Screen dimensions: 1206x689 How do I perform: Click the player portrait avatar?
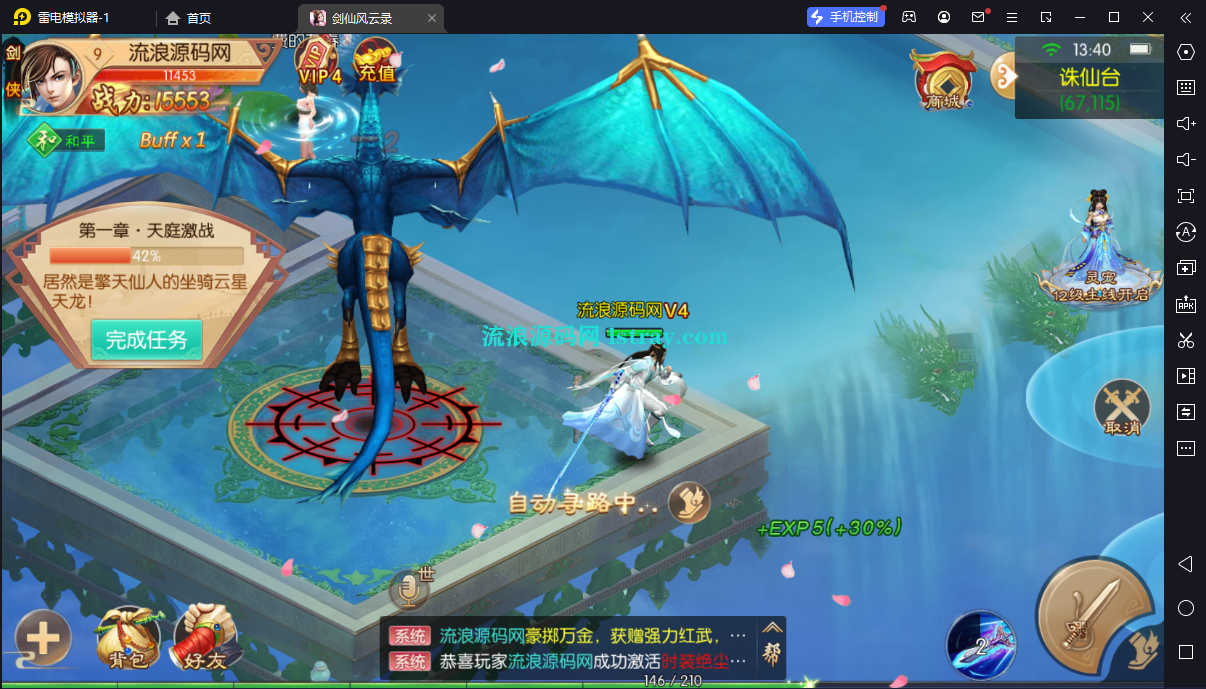[52, 78]
